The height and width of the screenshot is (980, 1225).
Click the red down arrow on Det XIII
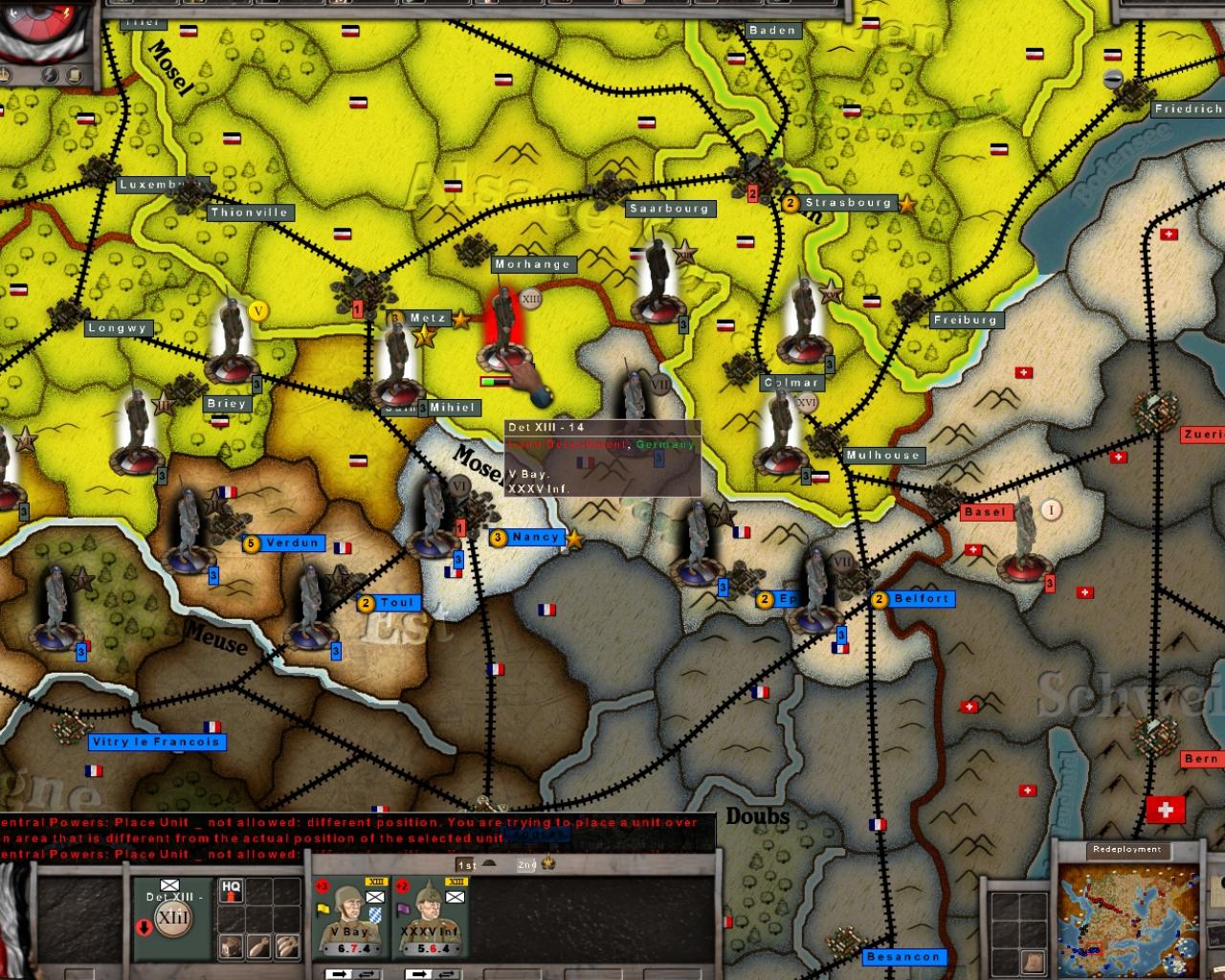click(144, 928)
